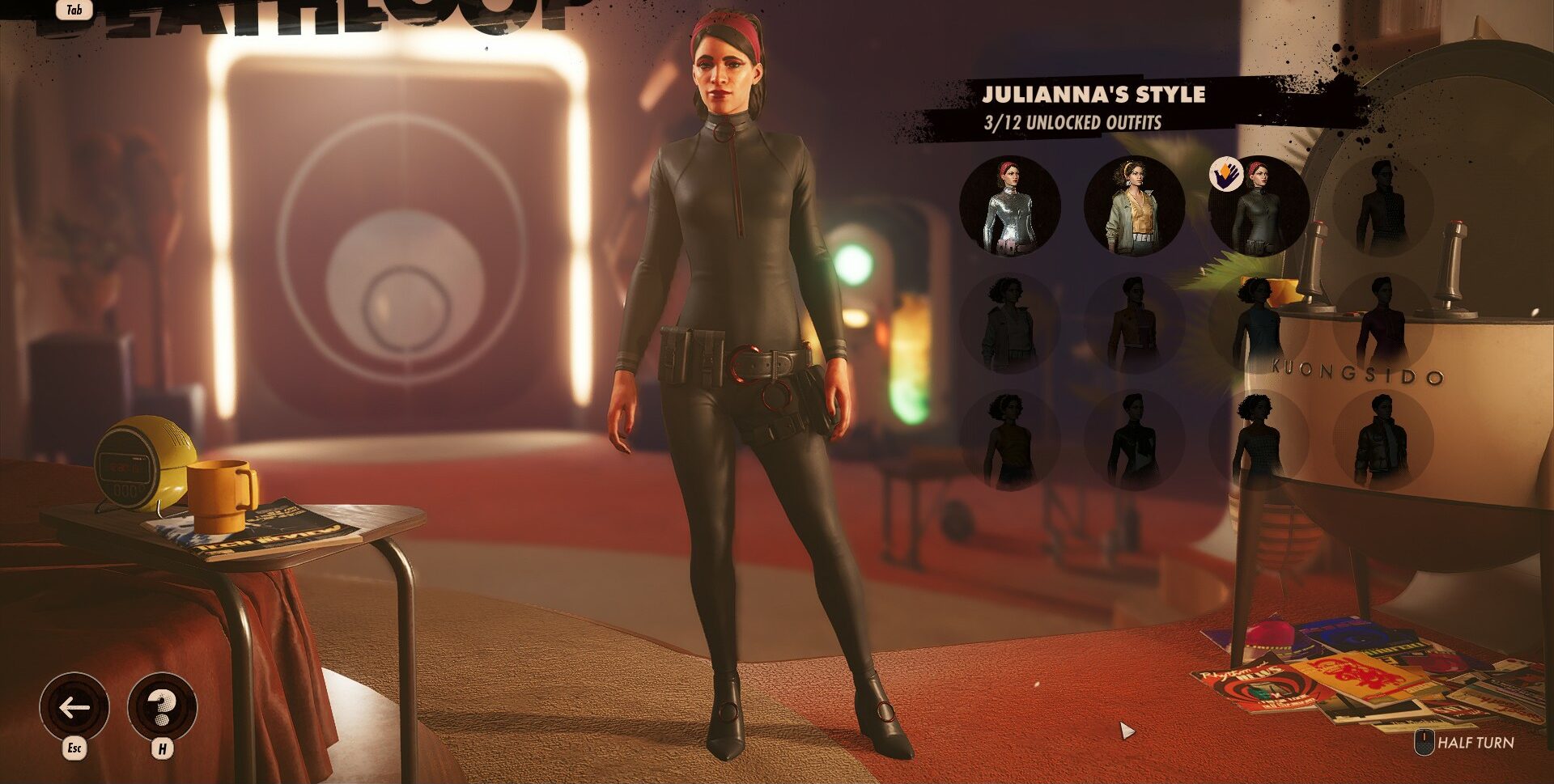Click the back arrow button
Image resolution: width=1554 pixels, height=784 pixels.
(74, 708)
